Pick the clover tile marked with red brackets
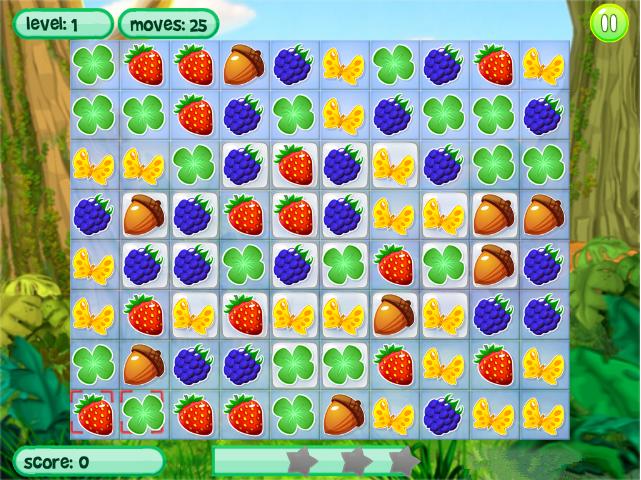Screen dimensions: 641x480 pyautogui.click(x=144, y=413)
